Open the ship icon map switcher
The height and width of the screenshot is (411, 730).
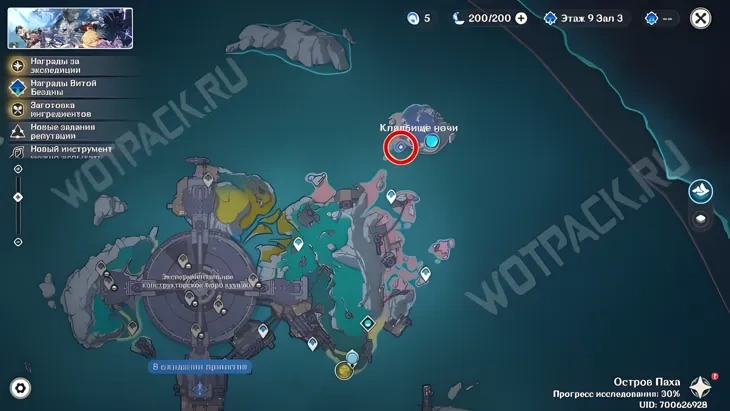tap(701, 192)
